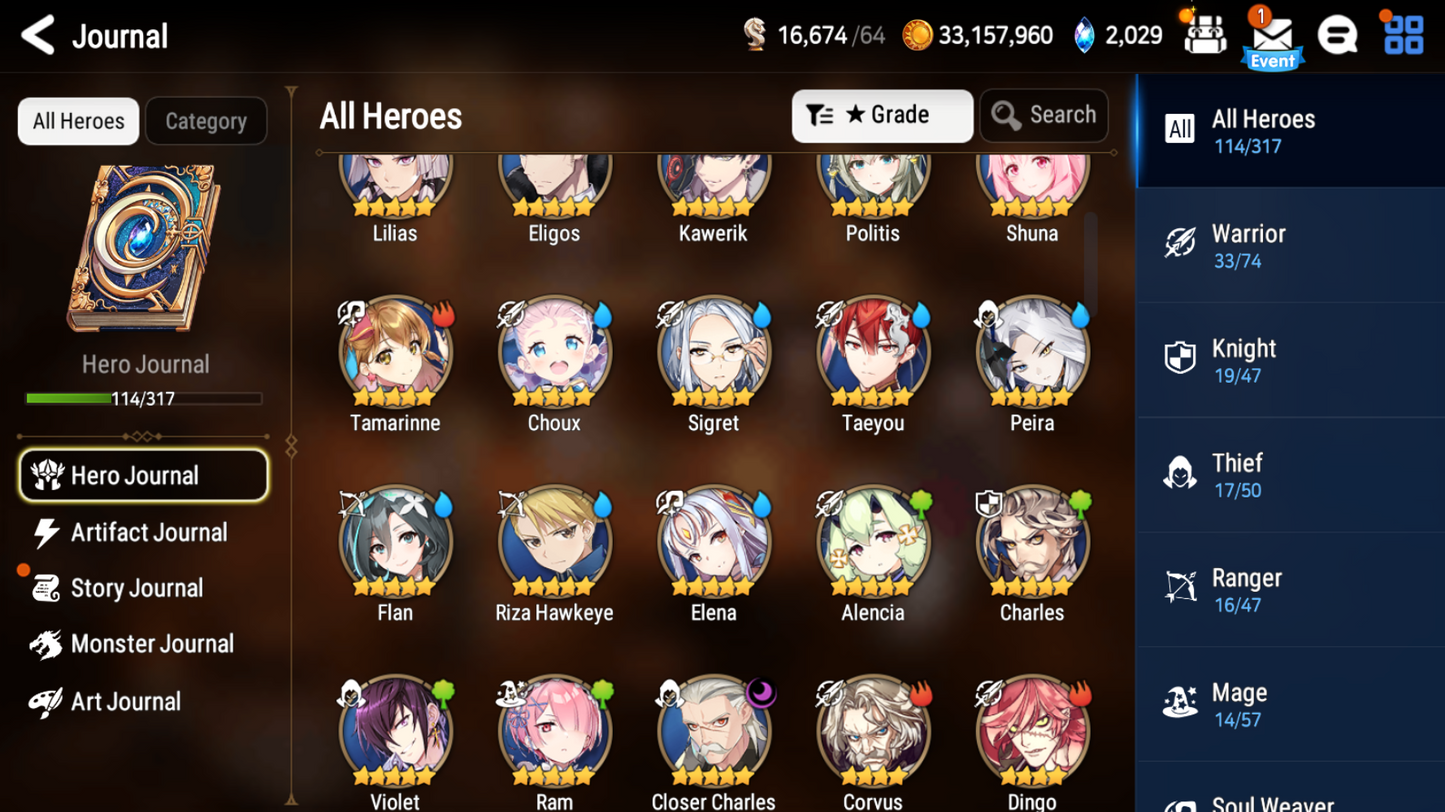The width and height of the screenshot is (1445, 812).
Task: Open the chat window
Action: 1338,33
